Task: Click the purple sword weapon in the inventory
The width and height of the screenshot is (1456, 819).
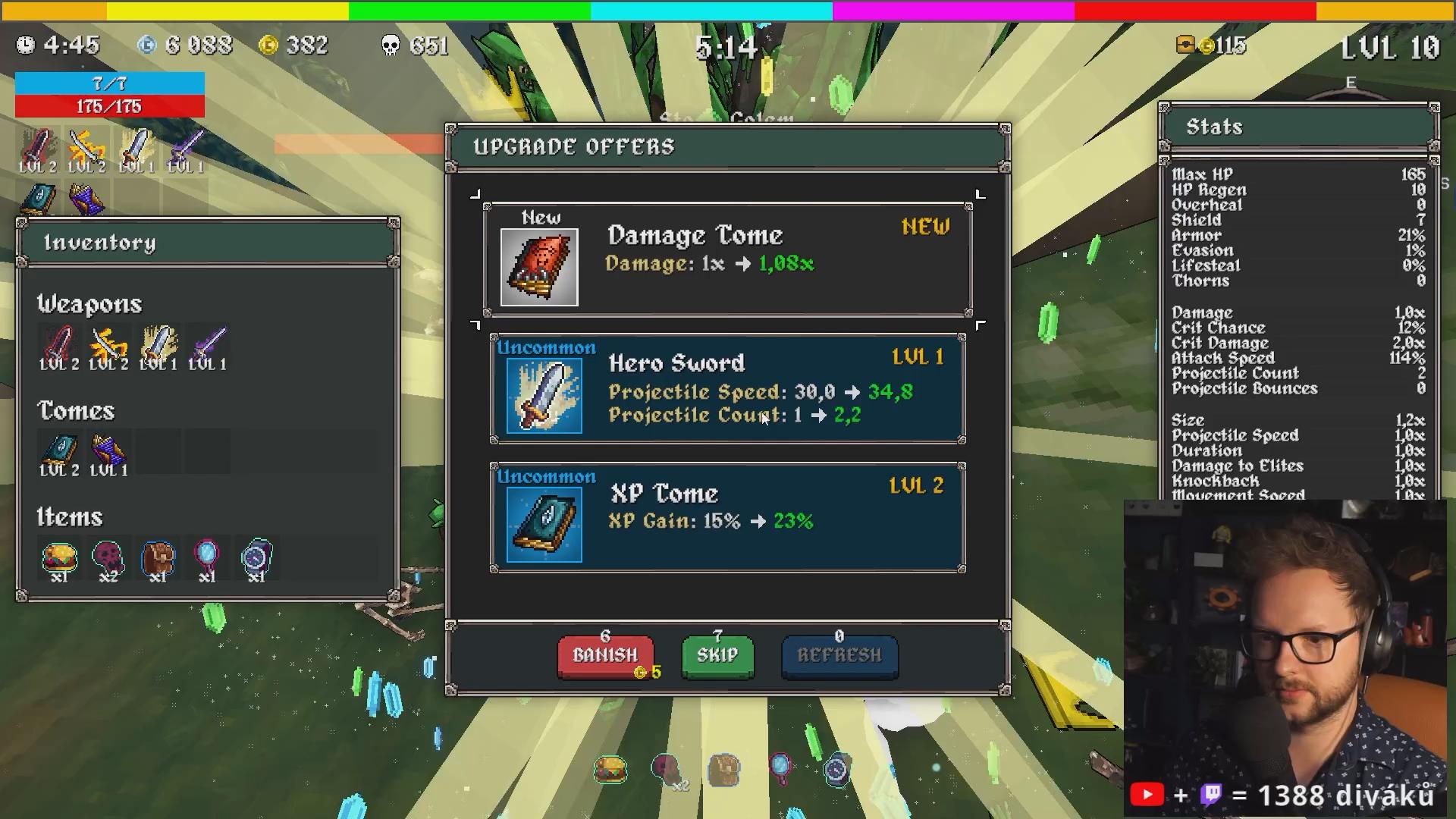Action: click(x=207, y=346)
